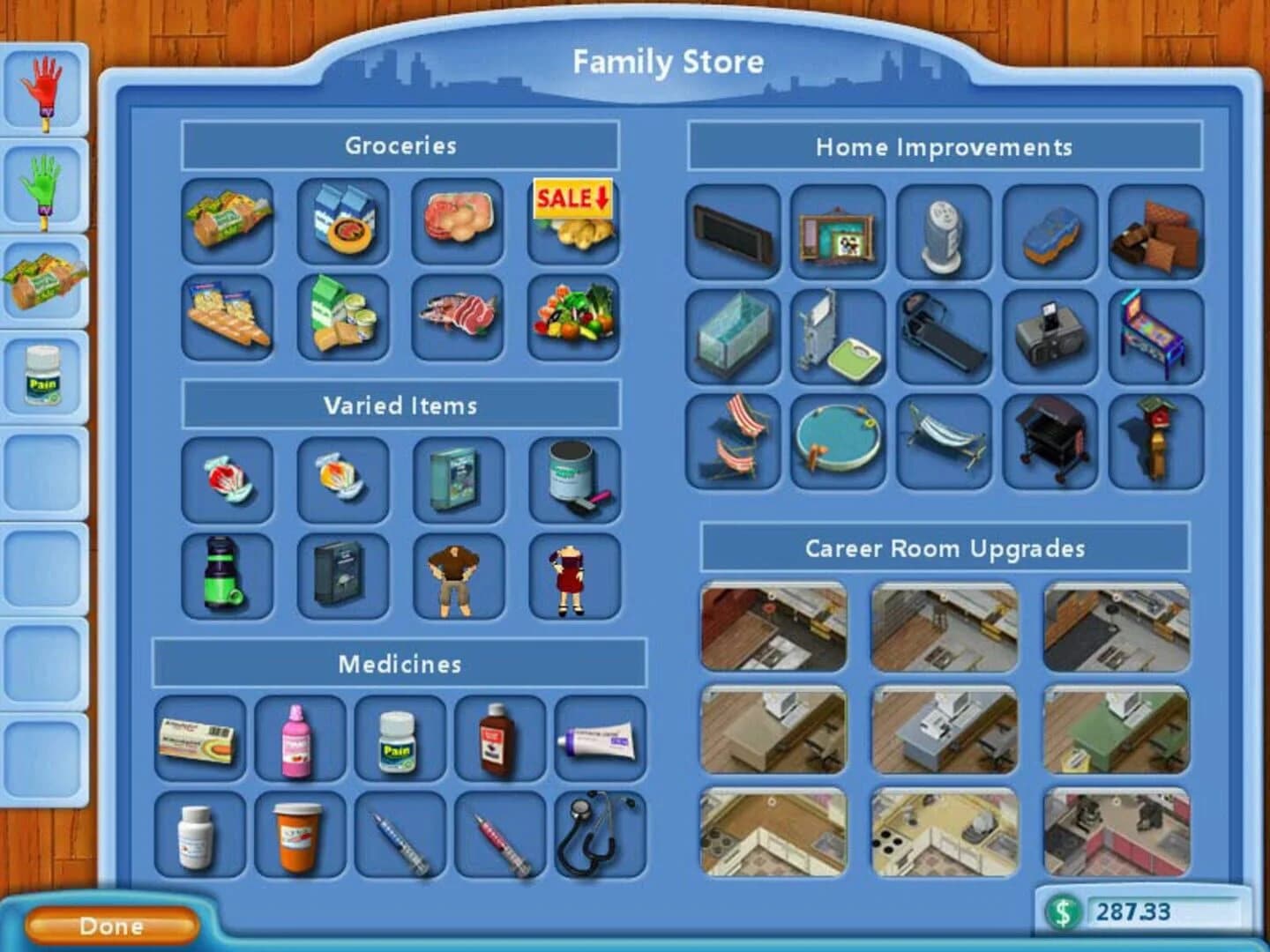Image resolution: width=1270 pixels, height=952 pixels.
Task: Choose the cough syrup bottle medicine
Action: click(498, 740)
